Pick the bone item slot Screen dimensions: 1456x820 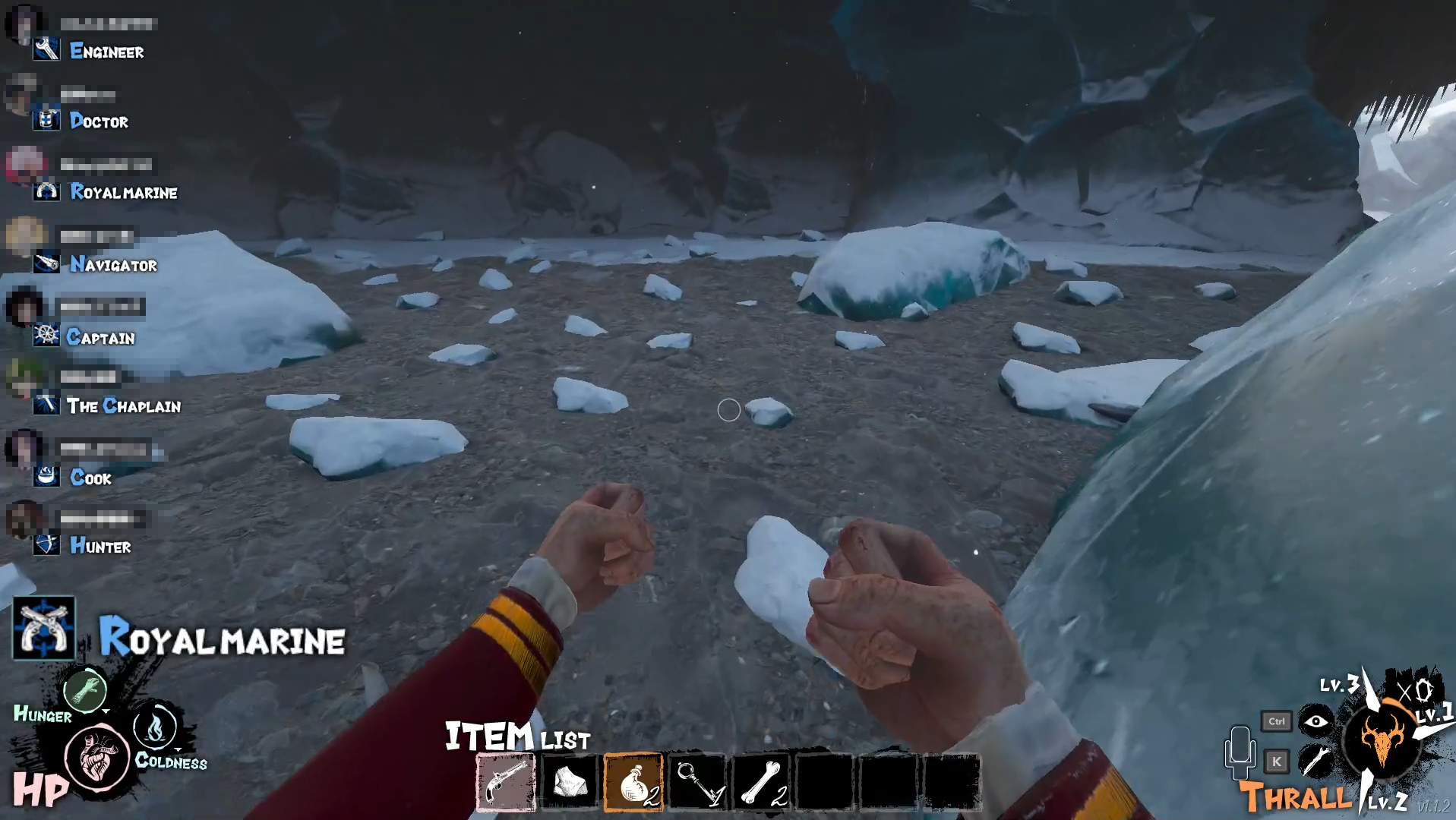[x=762, y=783]
